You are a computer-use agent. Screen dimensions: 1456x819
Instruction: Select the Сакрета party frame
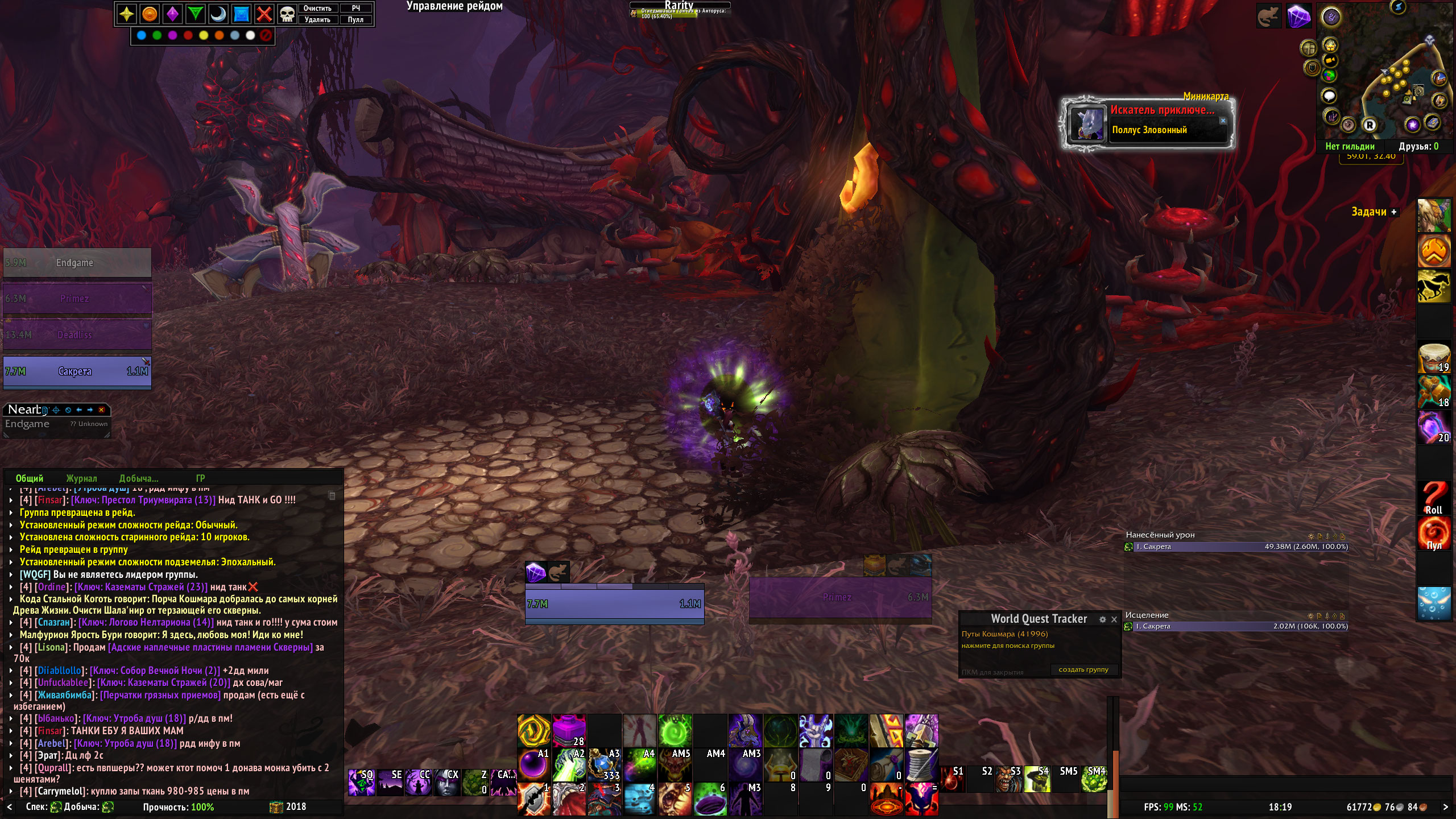point(77,371)
